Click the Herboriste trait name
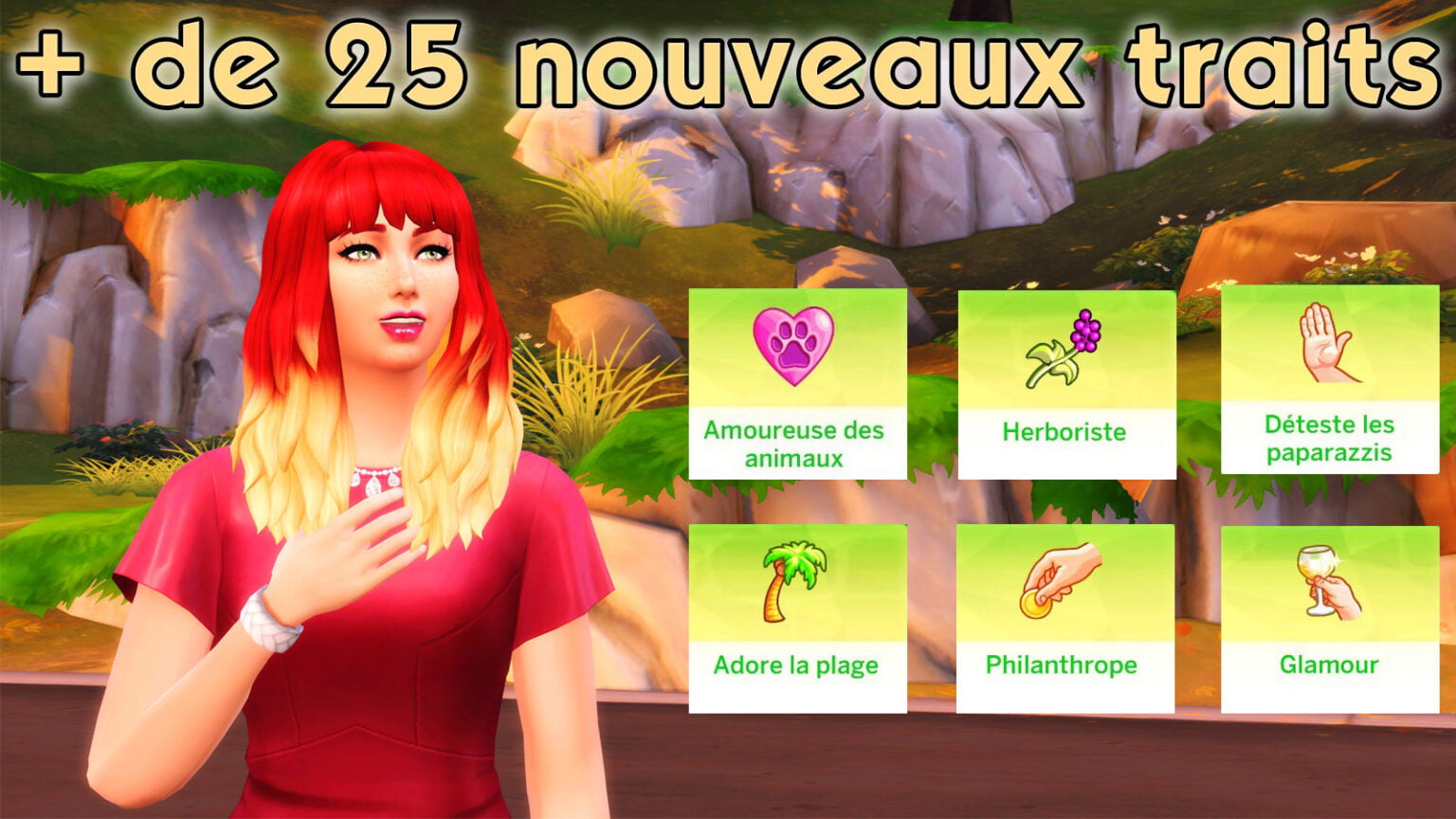 tap(1063, 432)
